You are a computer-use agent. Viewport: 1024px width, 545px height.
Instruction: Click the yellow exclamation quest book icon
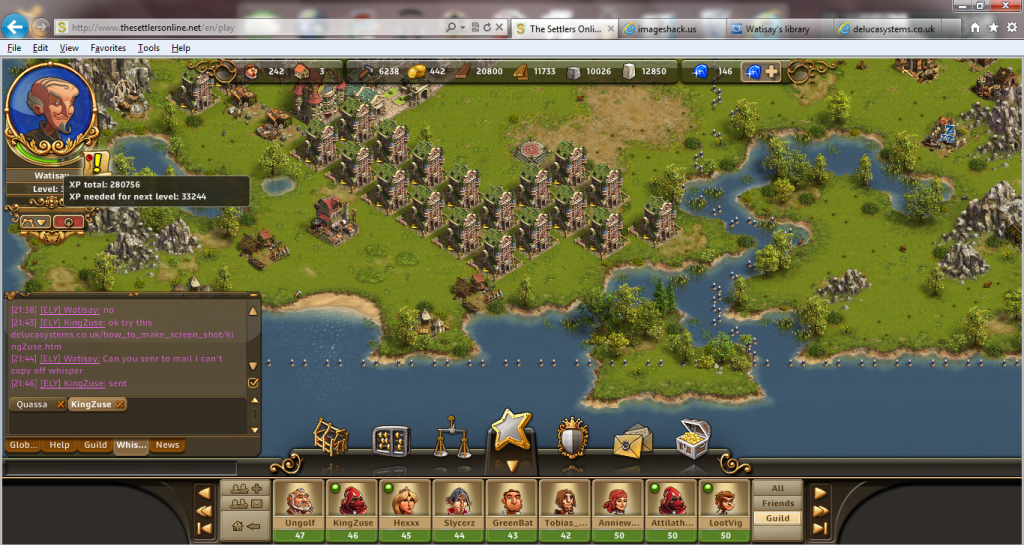pyautogui.click(x=94, y=163)
